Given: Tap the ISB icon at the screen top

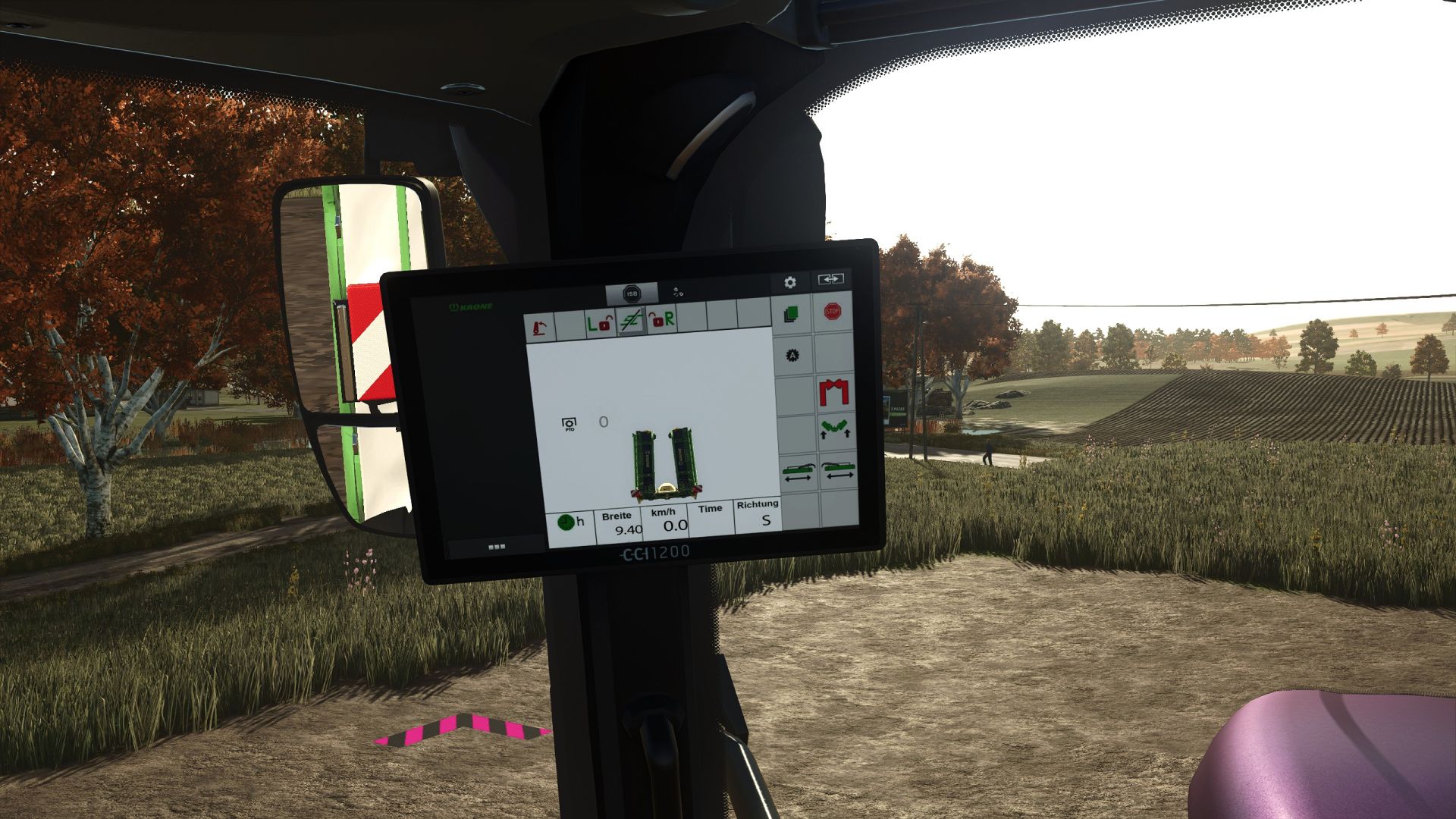Looking at the screenshot, I should pyautogui.click(x=632, y=295).
